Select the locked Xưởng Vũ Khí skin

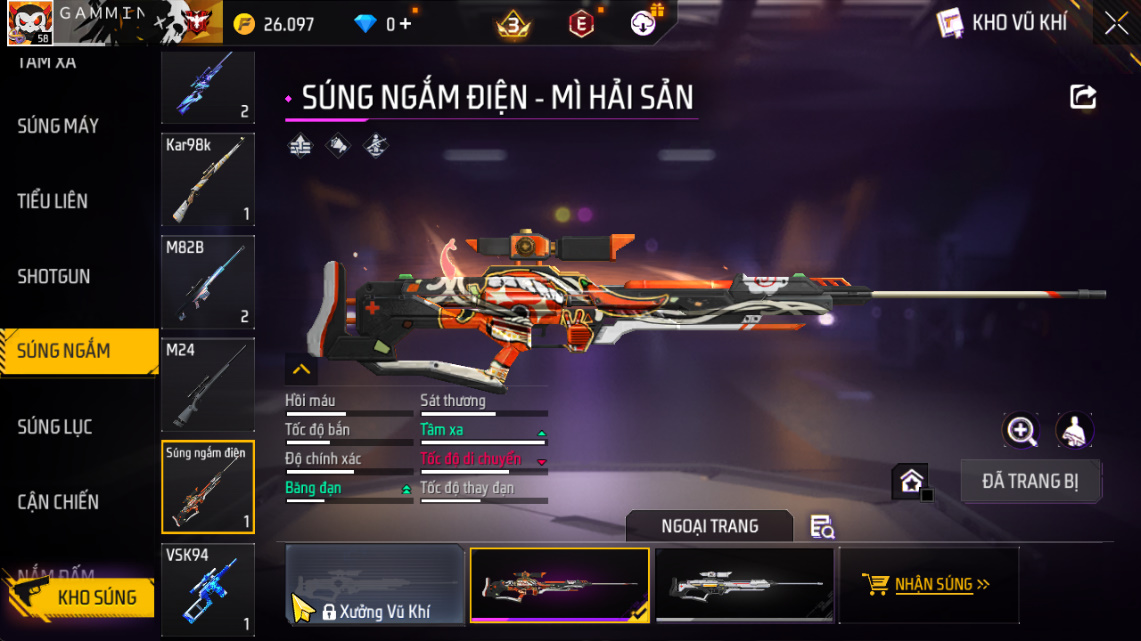click(375, 585)
